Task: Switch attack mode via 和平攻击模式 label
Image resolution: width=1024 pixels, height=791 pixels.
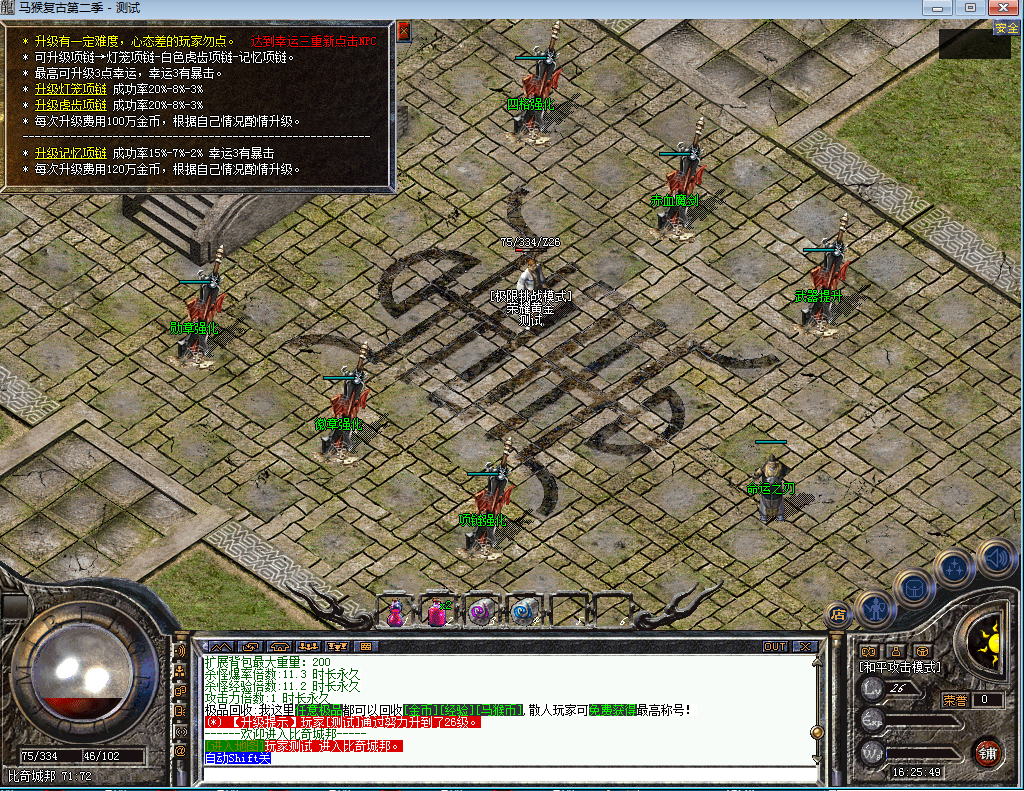Action: (x=899, y=667)
